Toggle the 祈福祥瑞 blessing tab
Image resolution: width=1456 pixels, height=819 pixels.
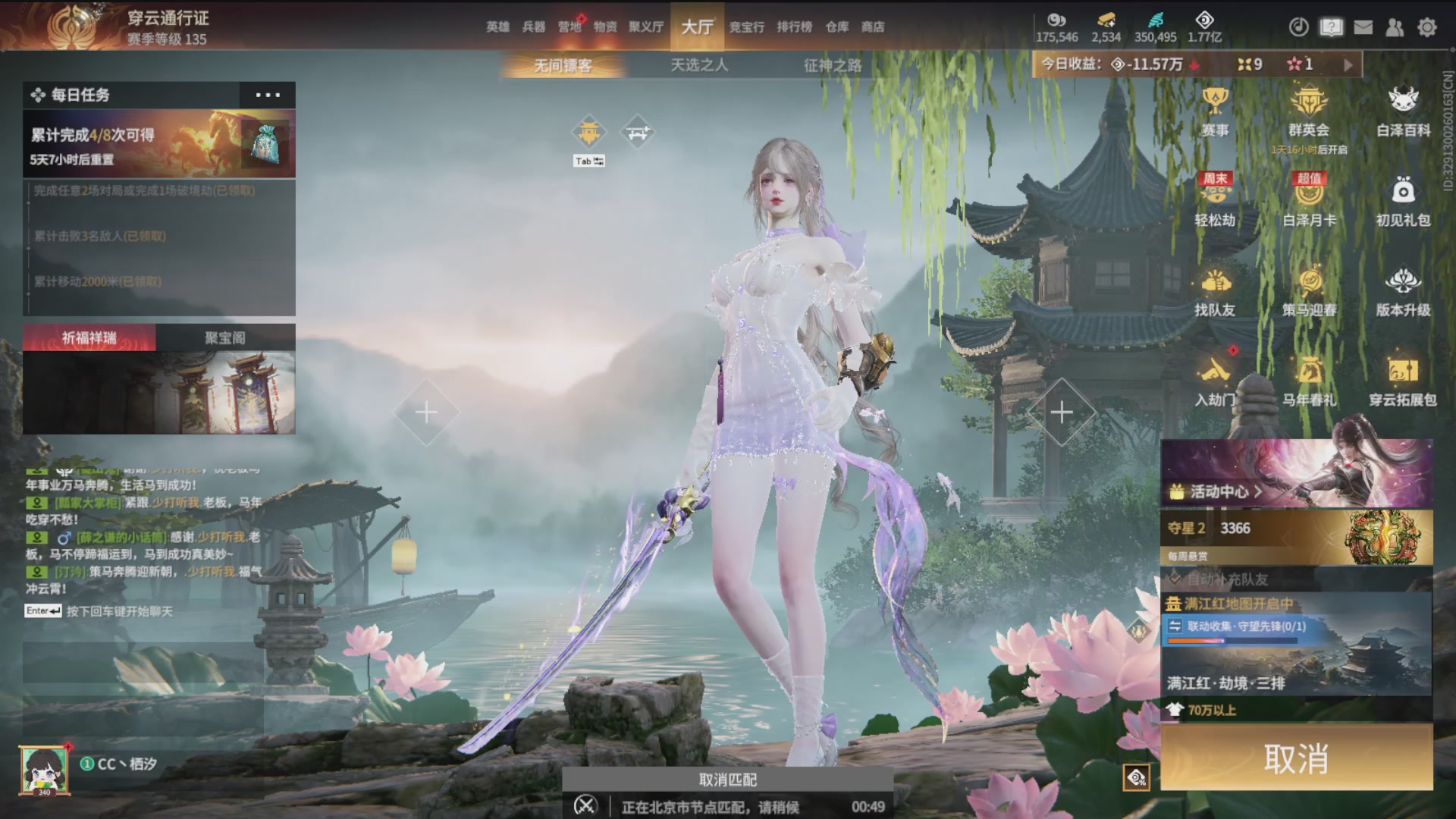pos(91,337)
